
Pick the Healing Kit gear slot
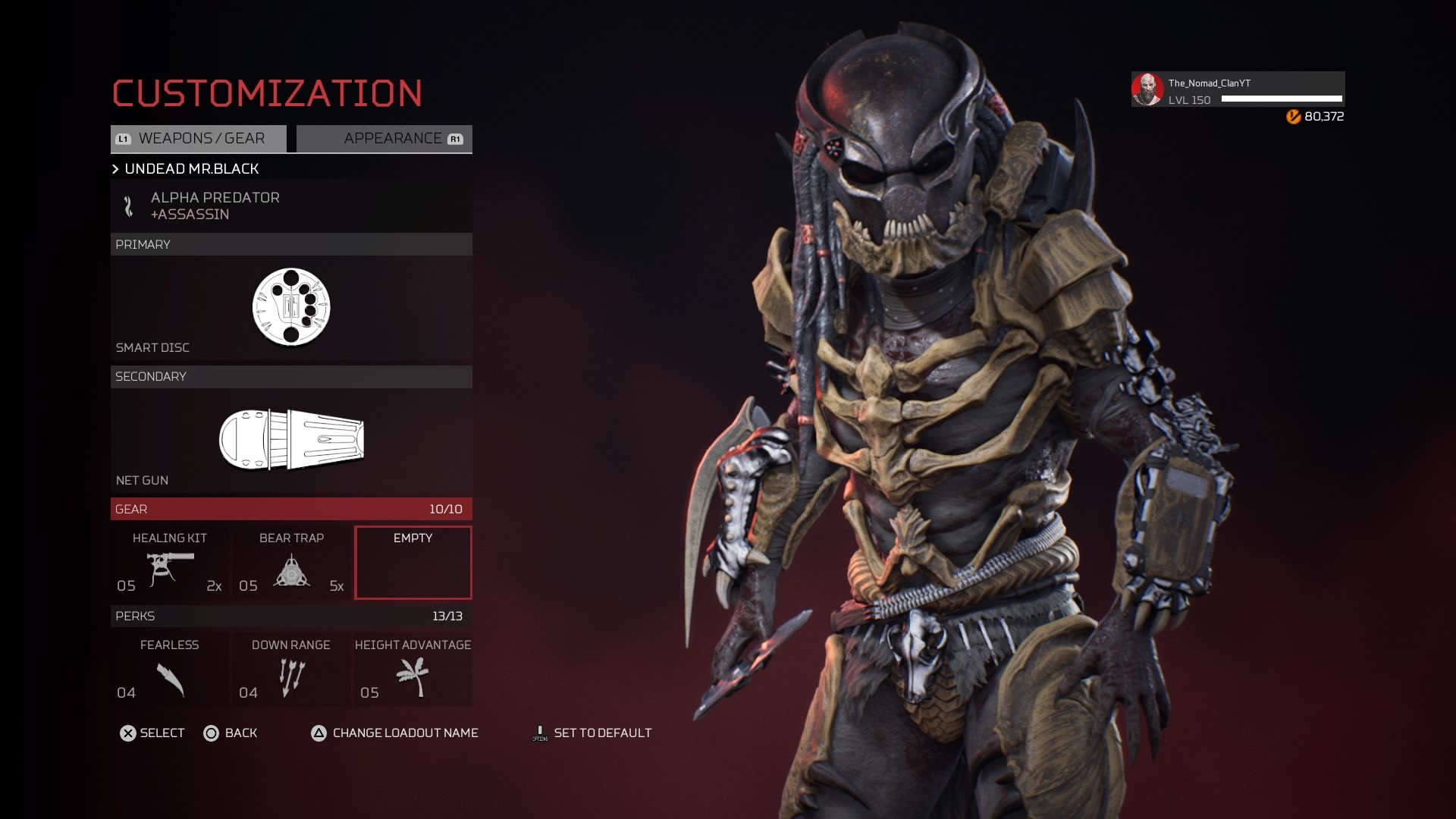pos(169,563)
